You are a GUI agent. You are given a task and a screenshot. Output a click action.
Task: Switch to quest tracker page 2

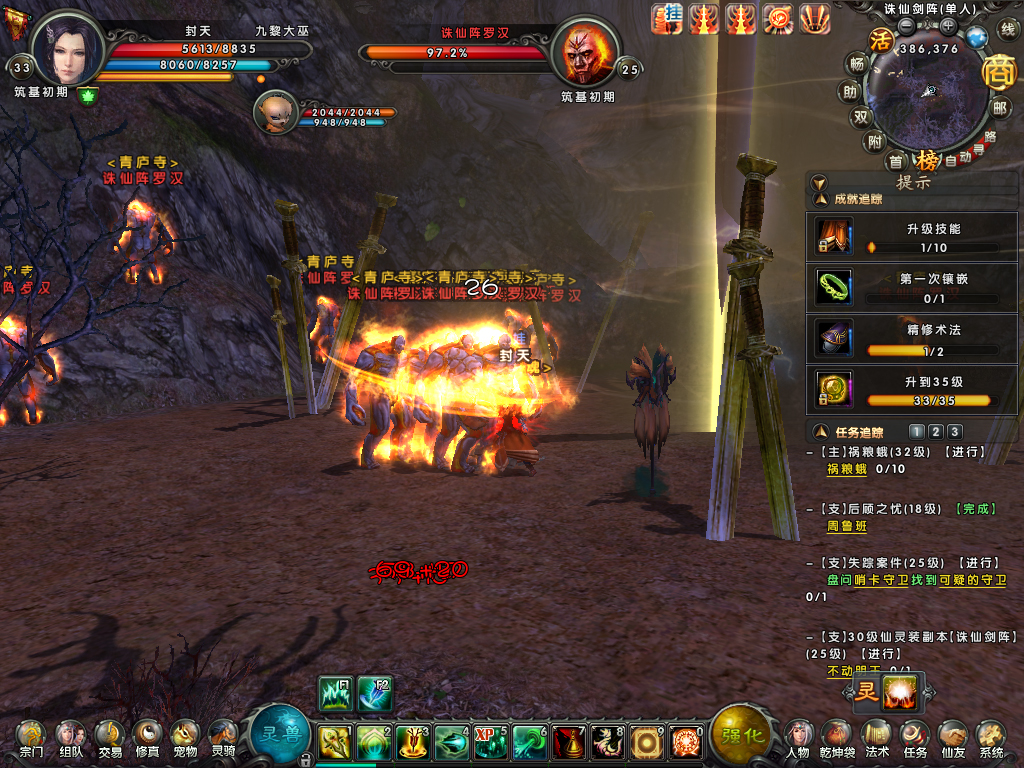pos(935,432)
